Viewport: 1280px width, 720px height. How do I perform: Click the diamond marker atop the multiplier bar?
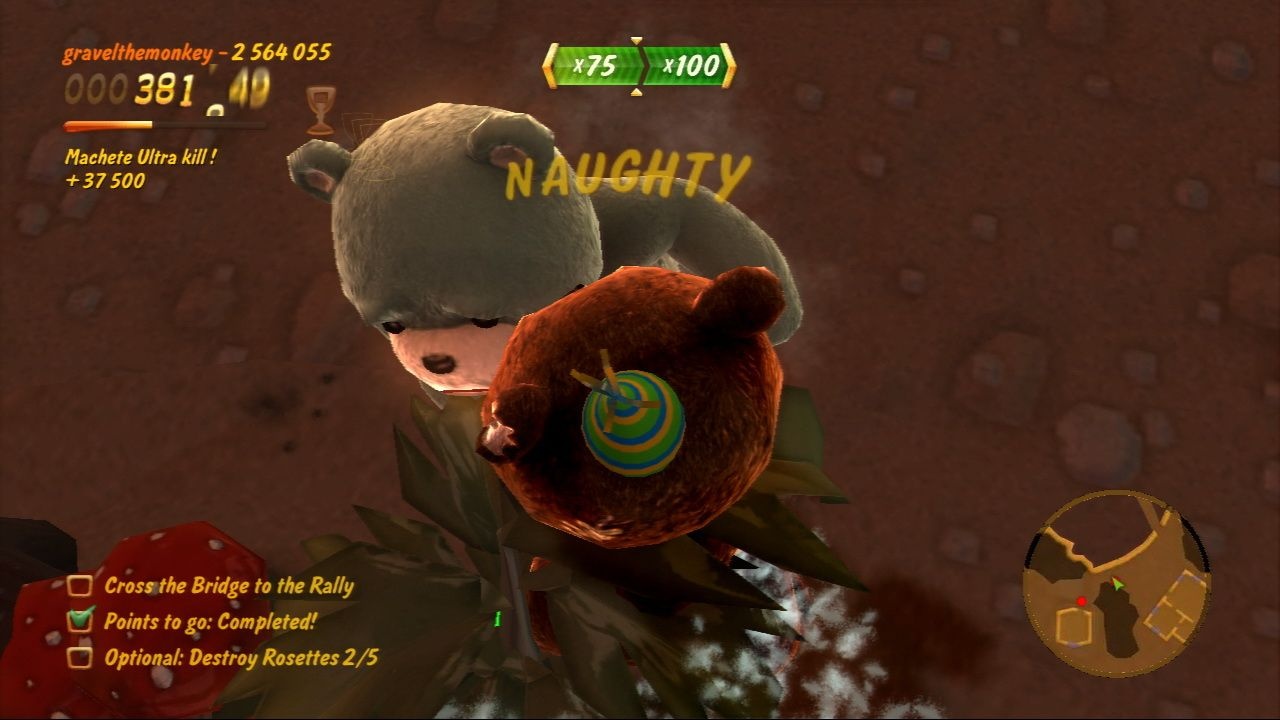[x=637, y=40]
